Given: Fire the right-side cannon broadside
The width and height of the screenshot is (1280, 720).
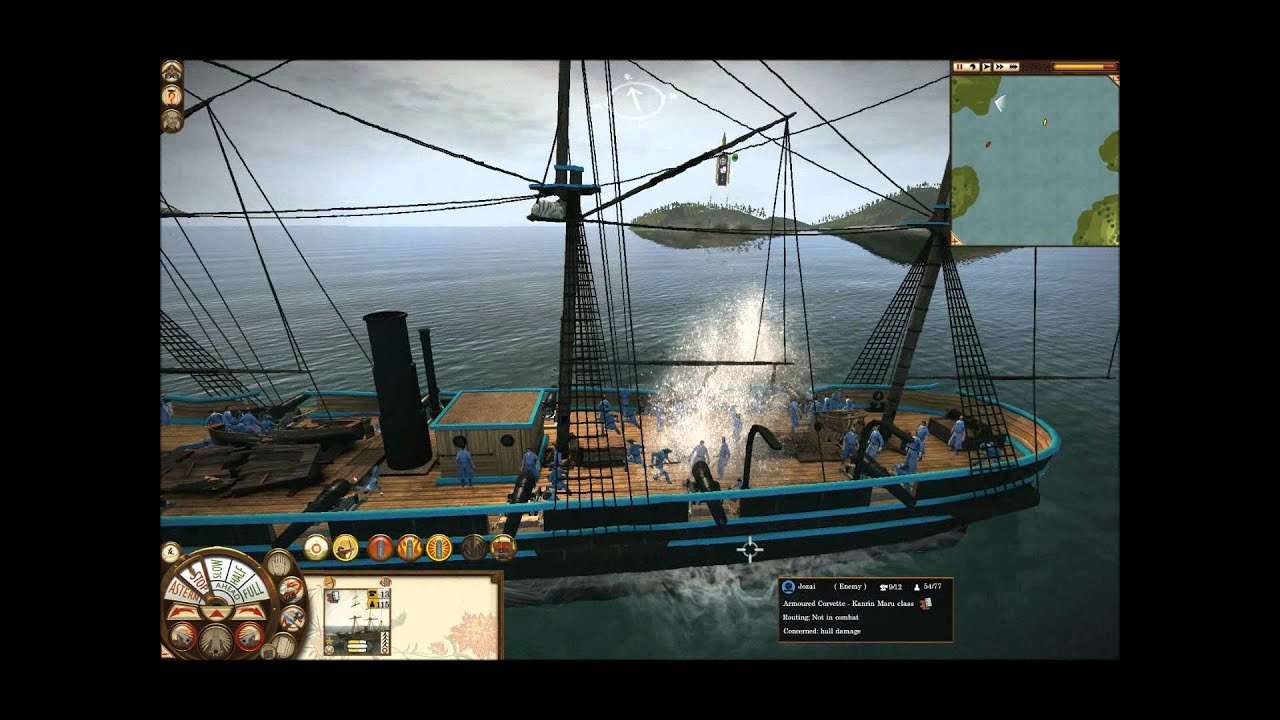Looking at the screenshot, I should click(248, 636).
